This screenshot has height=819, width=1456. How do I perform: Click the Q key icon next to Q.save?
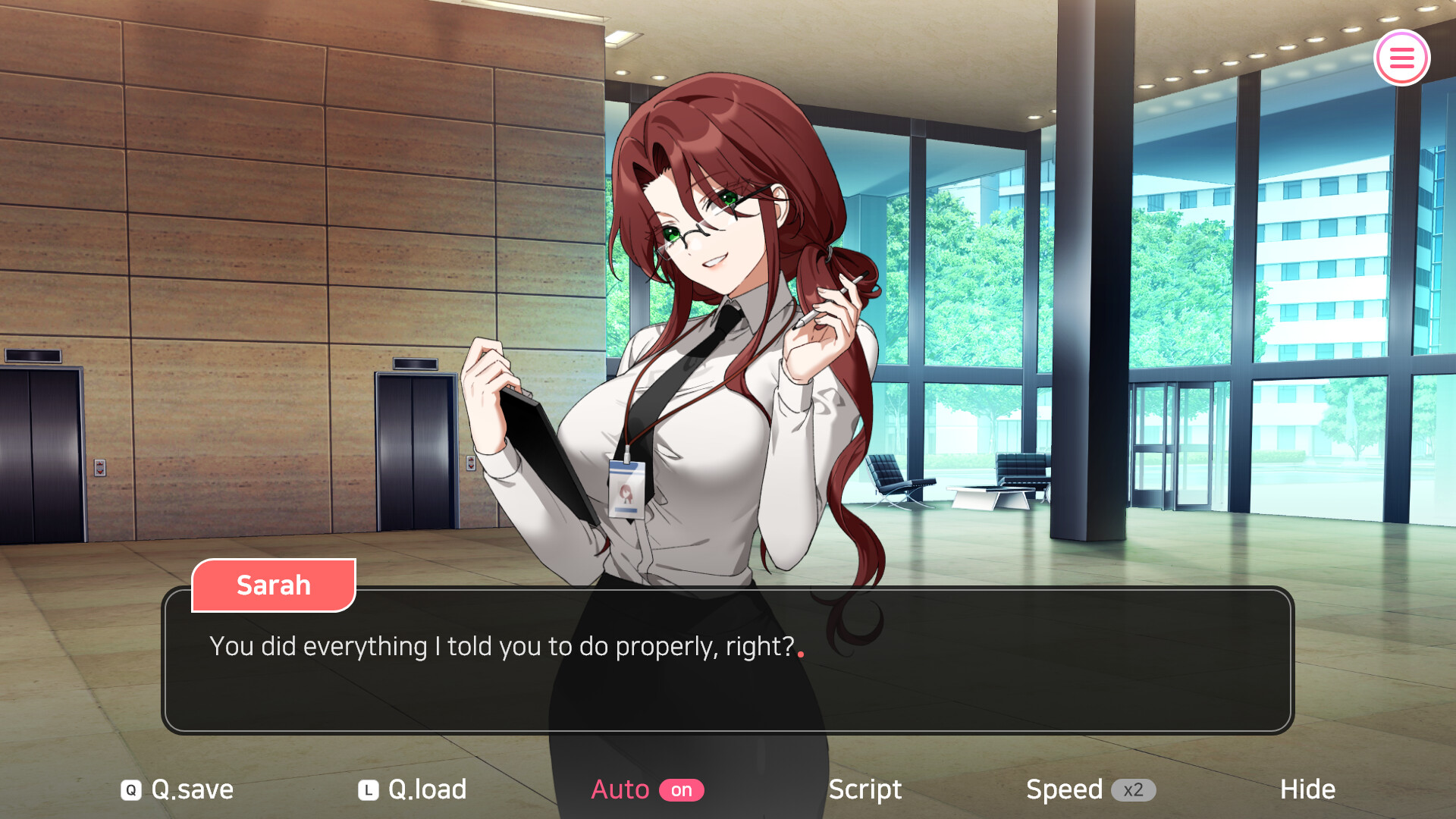tap(130, 789)
